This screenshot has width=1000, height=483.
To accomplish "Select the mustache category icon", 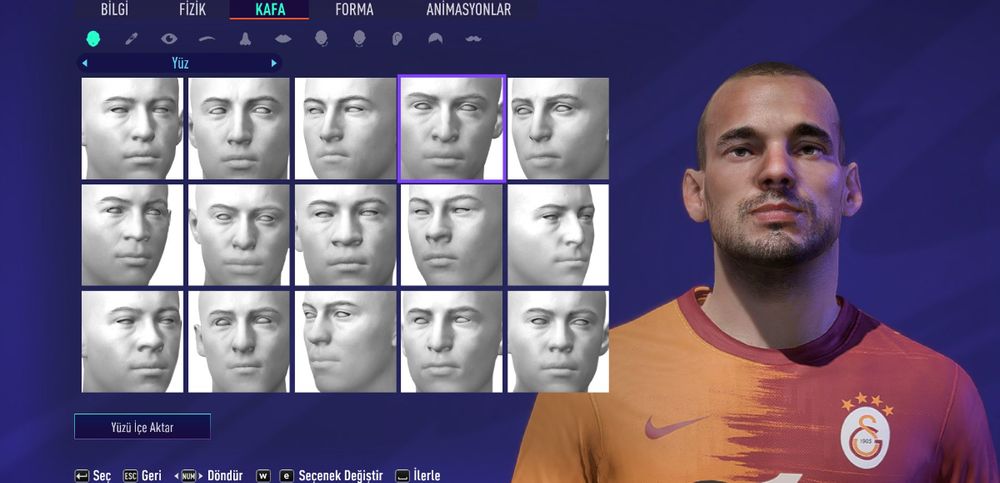I will click(x=473, y=39).
